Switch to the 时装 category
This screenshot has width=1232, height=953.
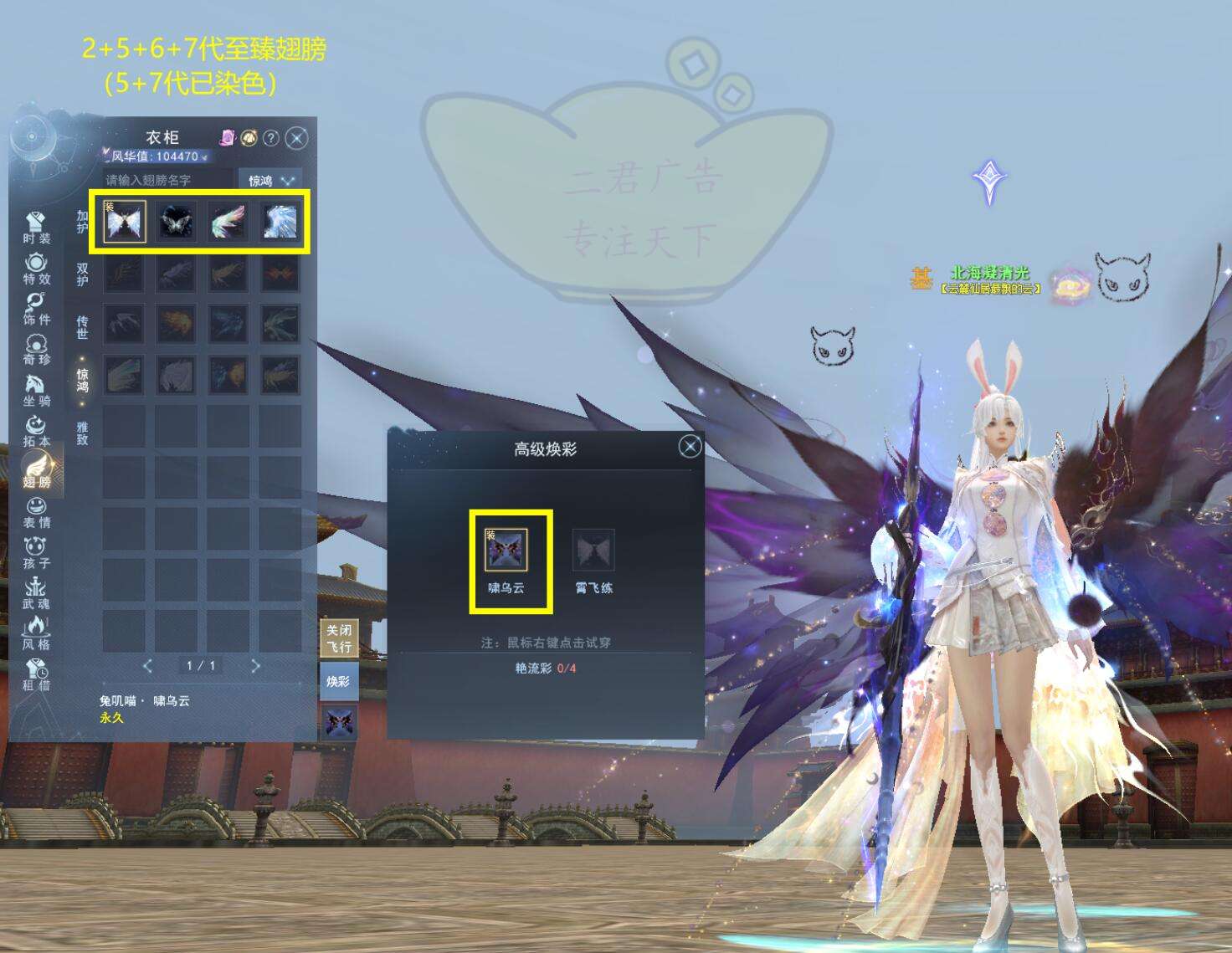36,228
